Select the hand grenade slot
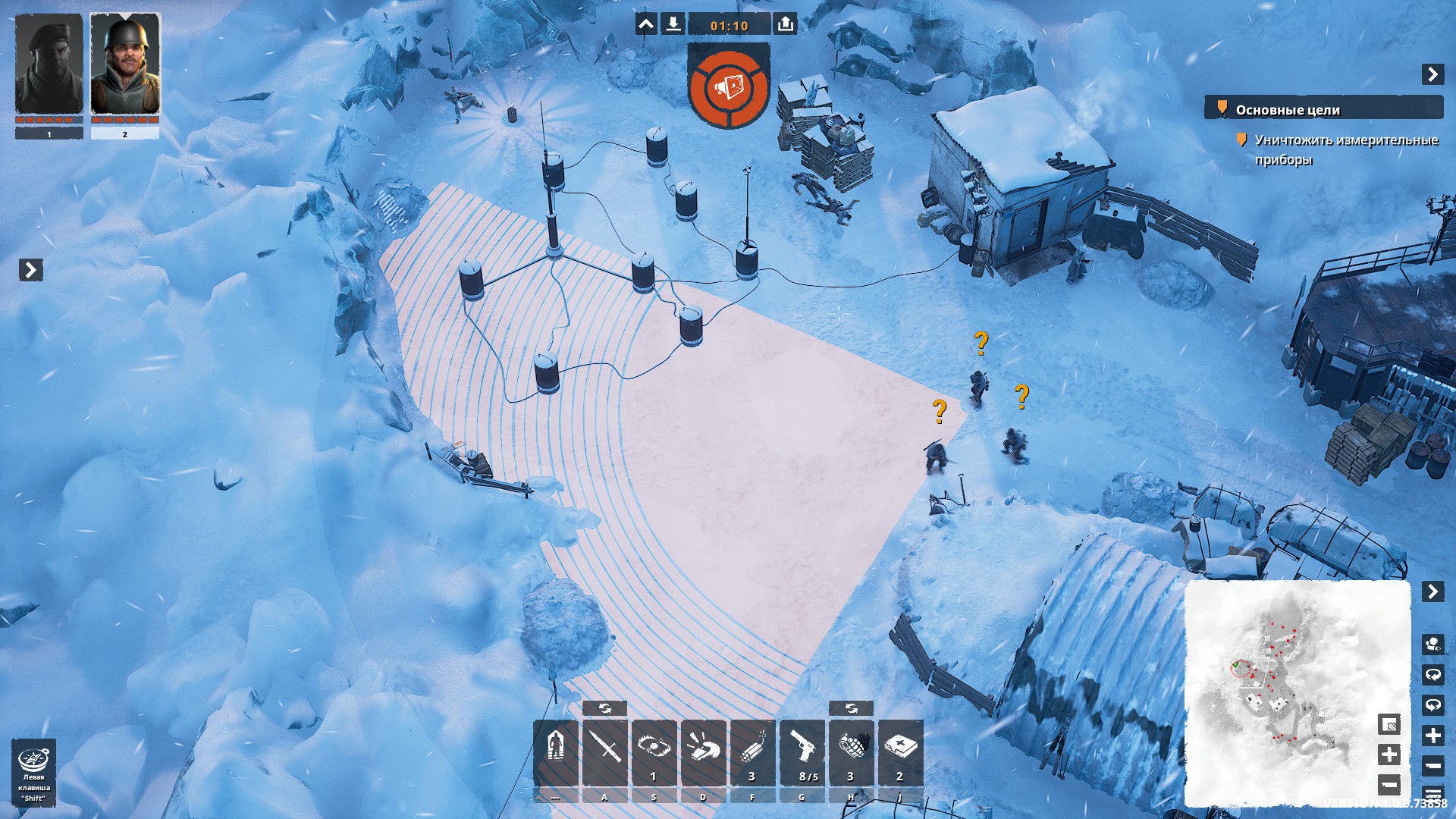Image resolution: width=1456 pixels, height=819 pixels. [851, 752]
